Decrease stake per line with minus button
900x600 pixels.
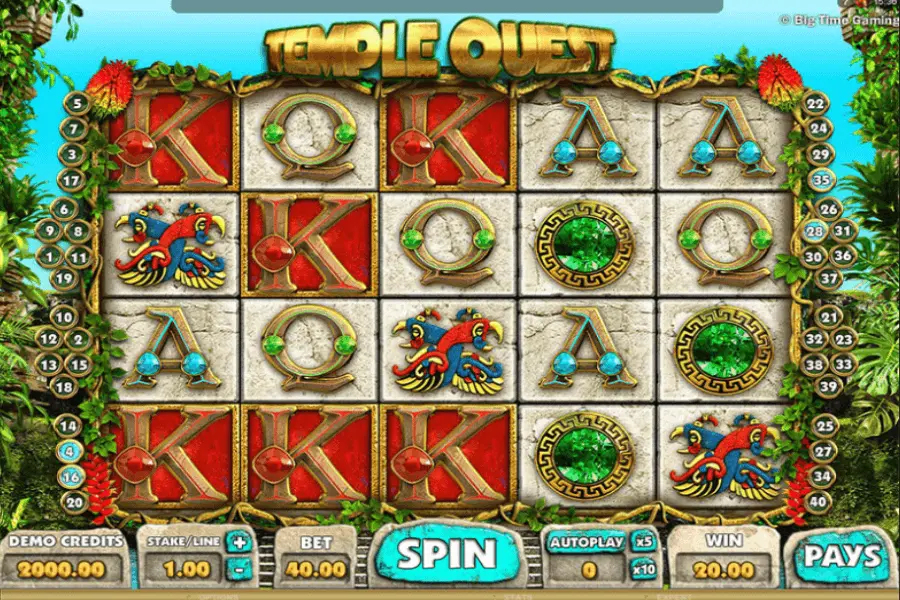point(240,571)
